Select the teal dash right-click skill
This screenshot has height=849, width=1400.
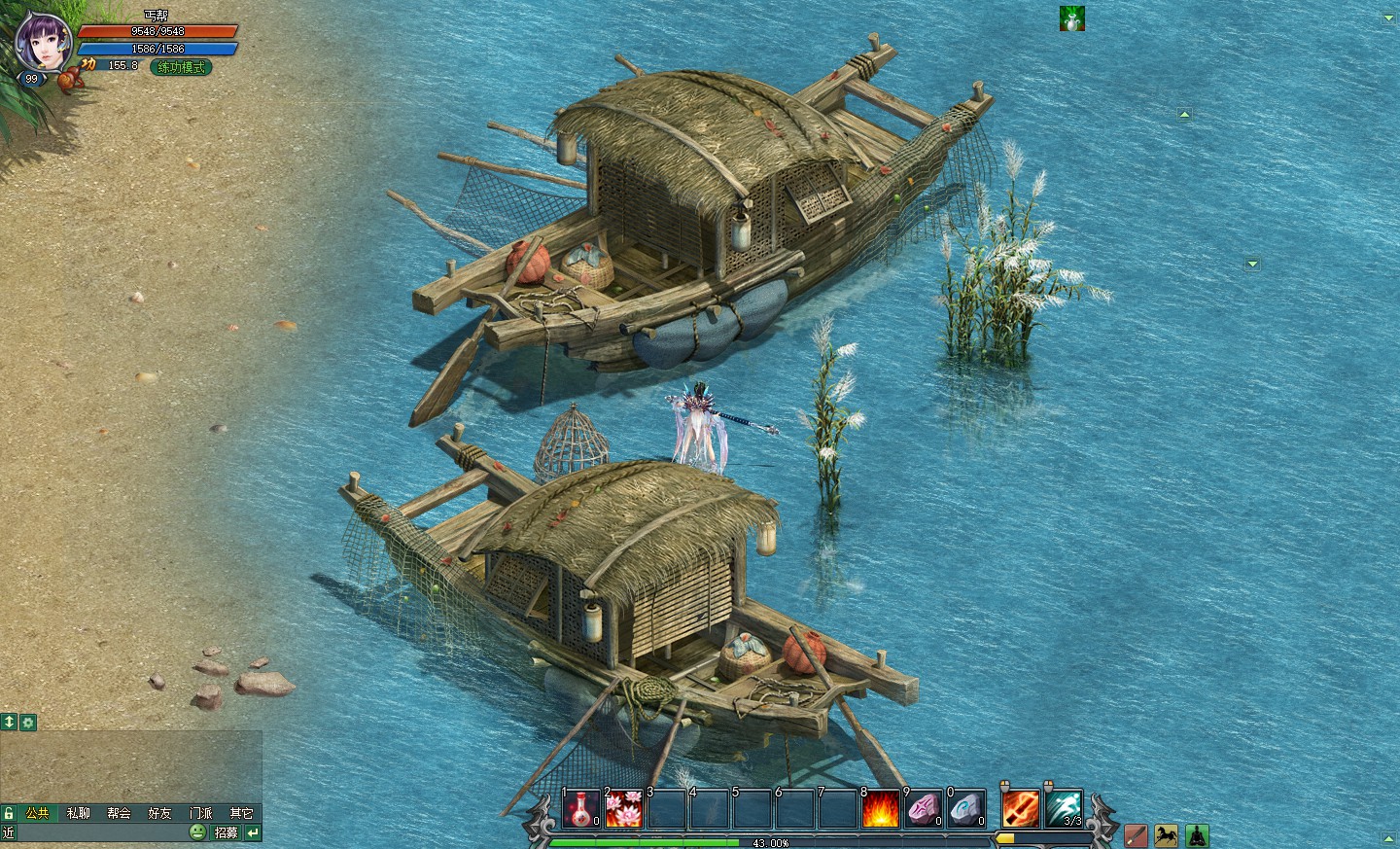(1064, 808)
